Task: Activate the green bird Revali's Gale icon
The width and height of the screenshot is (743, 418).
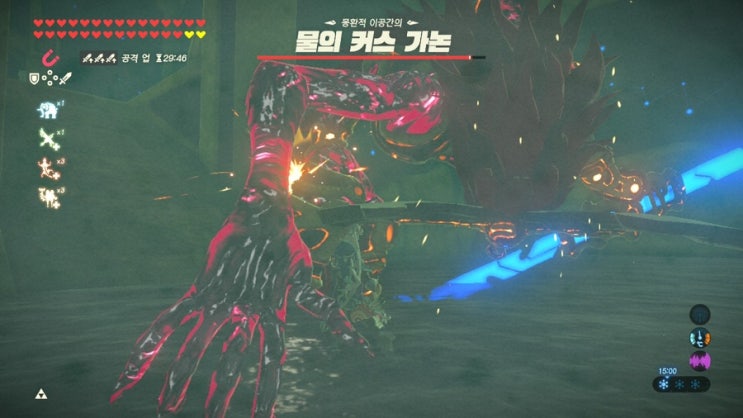Action: coord(45,139)
